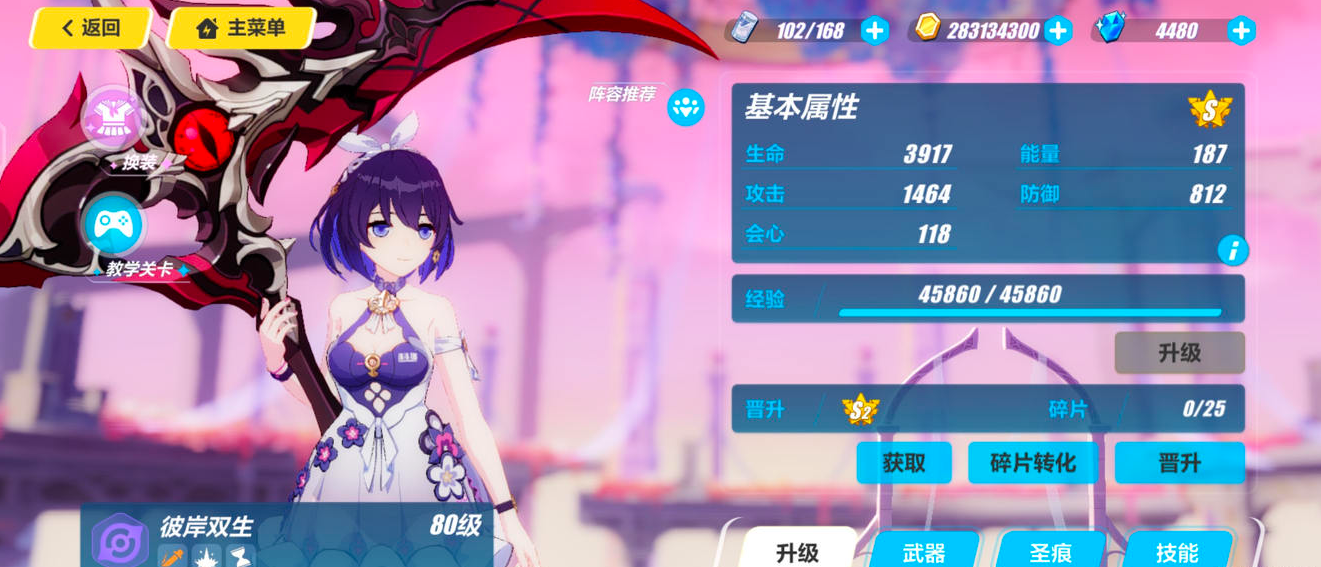Screen dimensions: 1321x567
Task: Switch to the 升级 tab
Action: (797, 551)
